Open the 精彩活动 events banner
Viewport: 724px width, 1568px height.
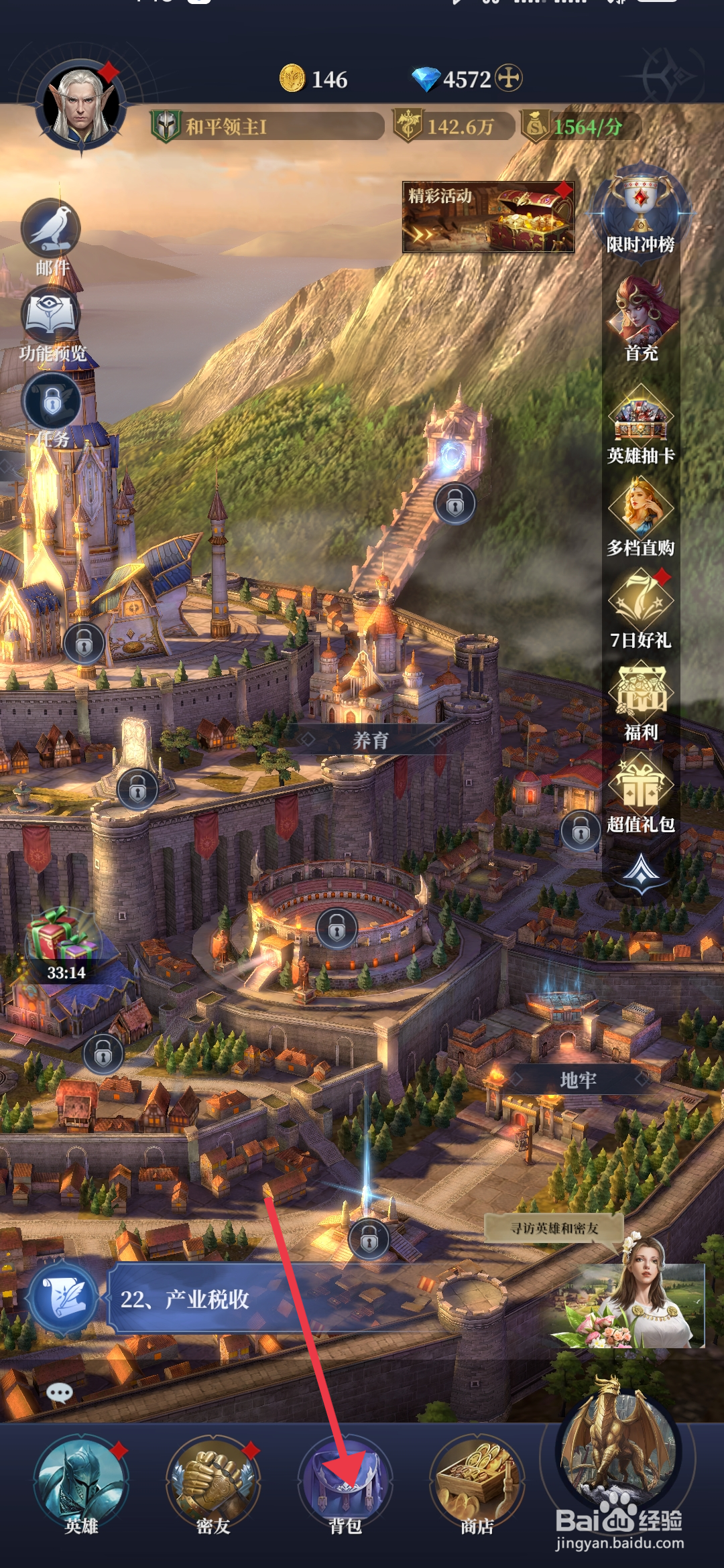[x=487, y=217]
